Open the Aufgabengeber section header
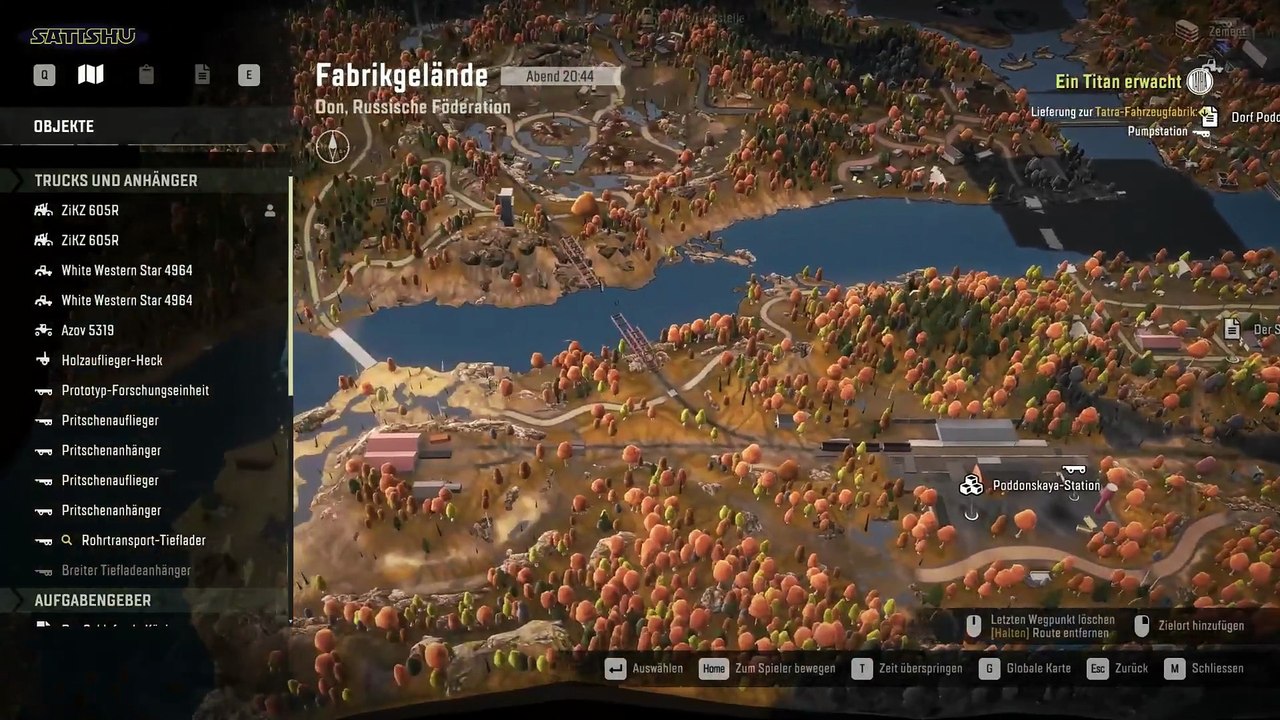Screen dimensions: 1280x720 click(x=93, y=601)
